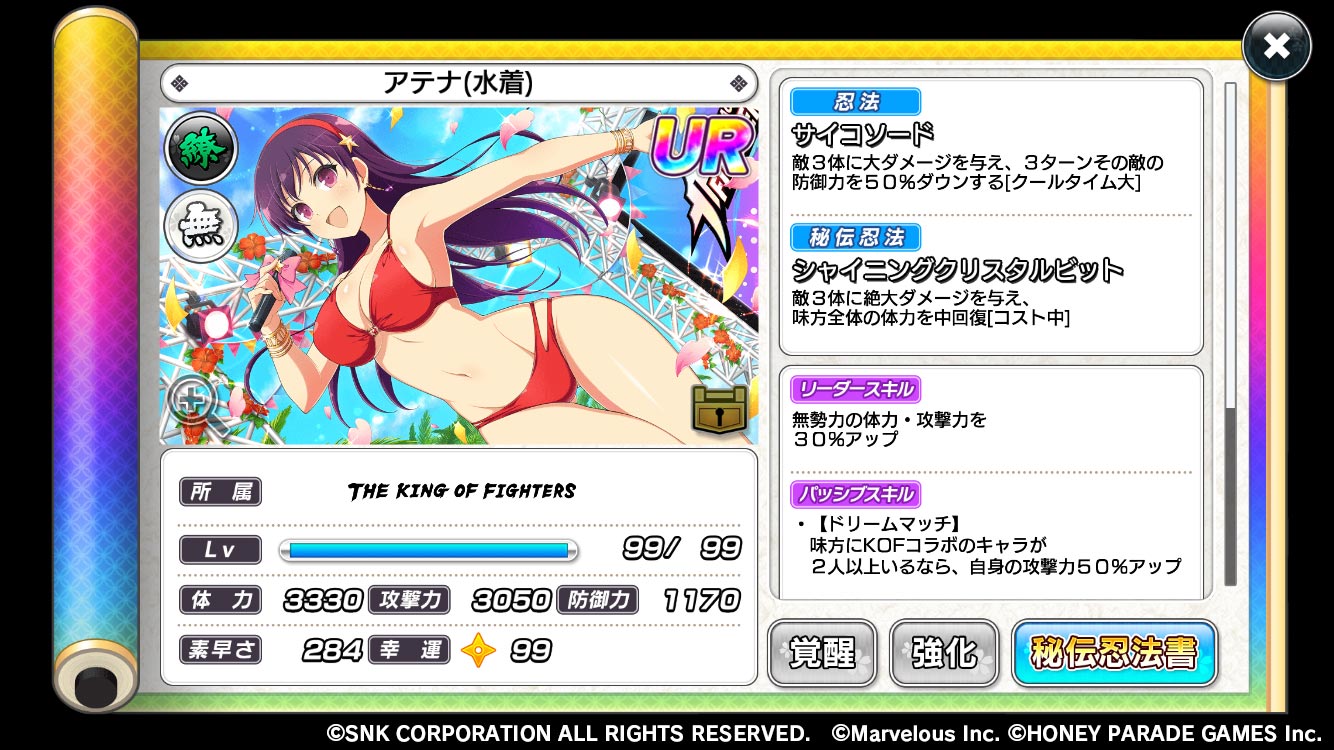Click the blue Lv 99 progress bar

(x=428, y=549)
